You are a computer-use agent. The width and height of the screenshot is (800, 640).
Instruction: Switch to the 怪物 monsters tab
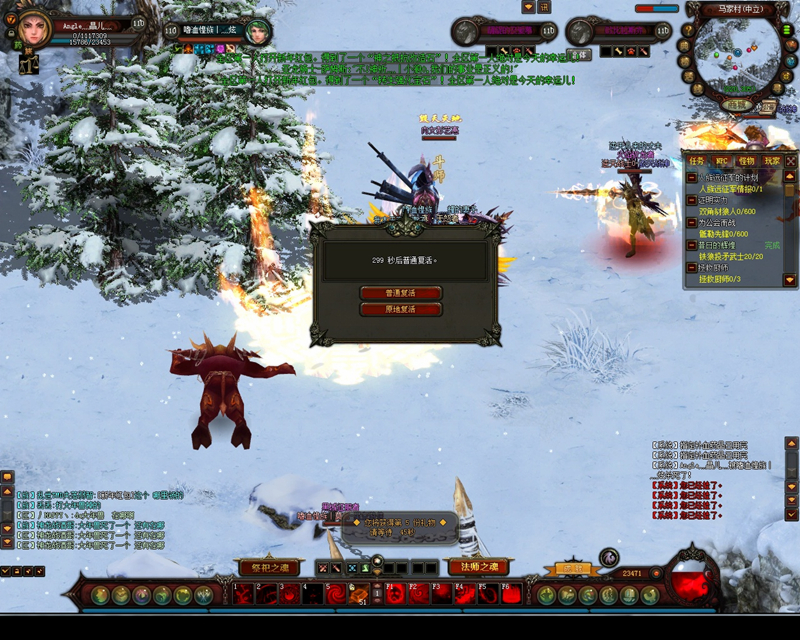746,161
